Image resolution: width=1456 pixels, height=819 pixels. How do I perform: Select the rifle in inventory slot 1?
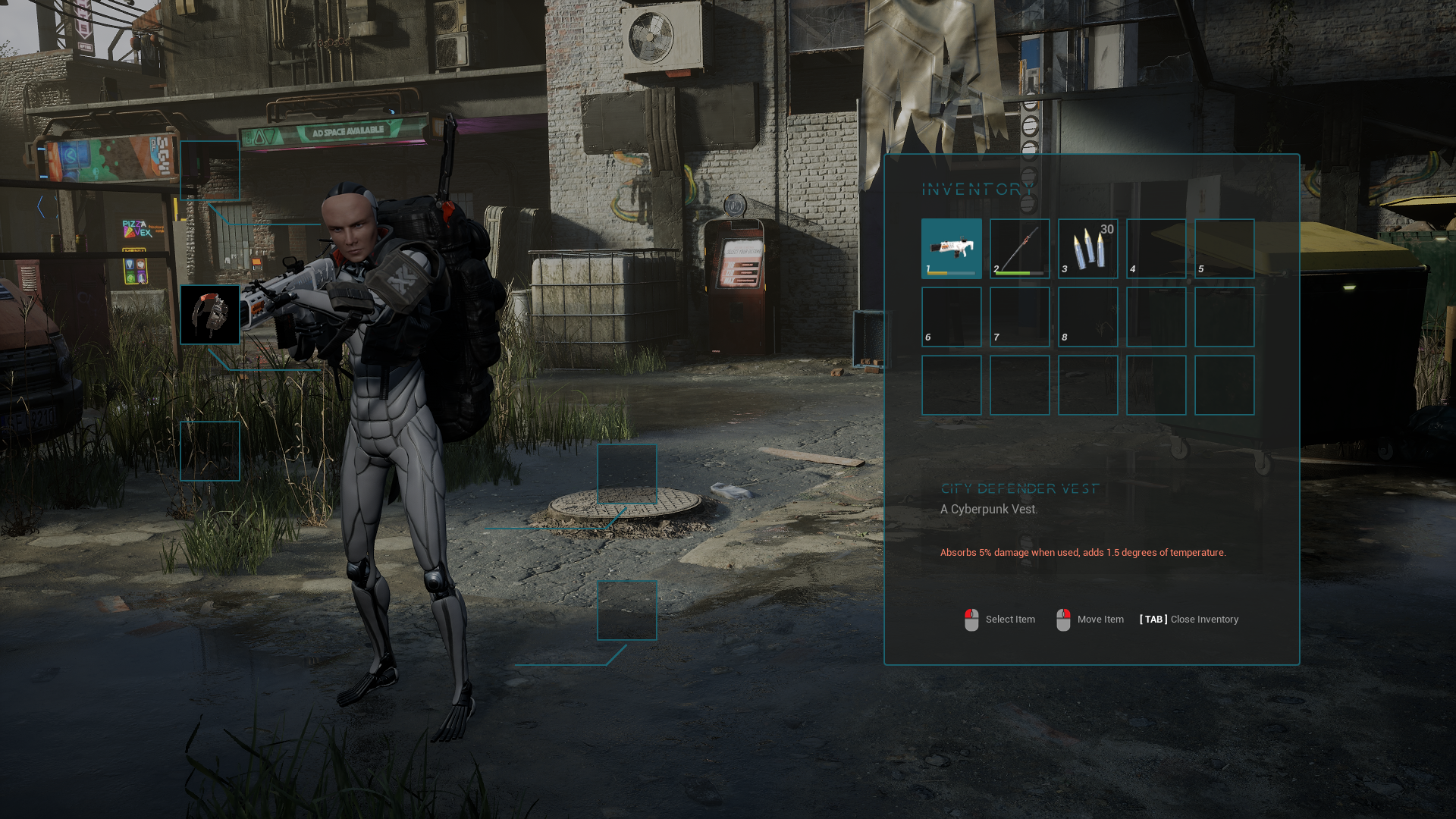[x=952, y=246]
